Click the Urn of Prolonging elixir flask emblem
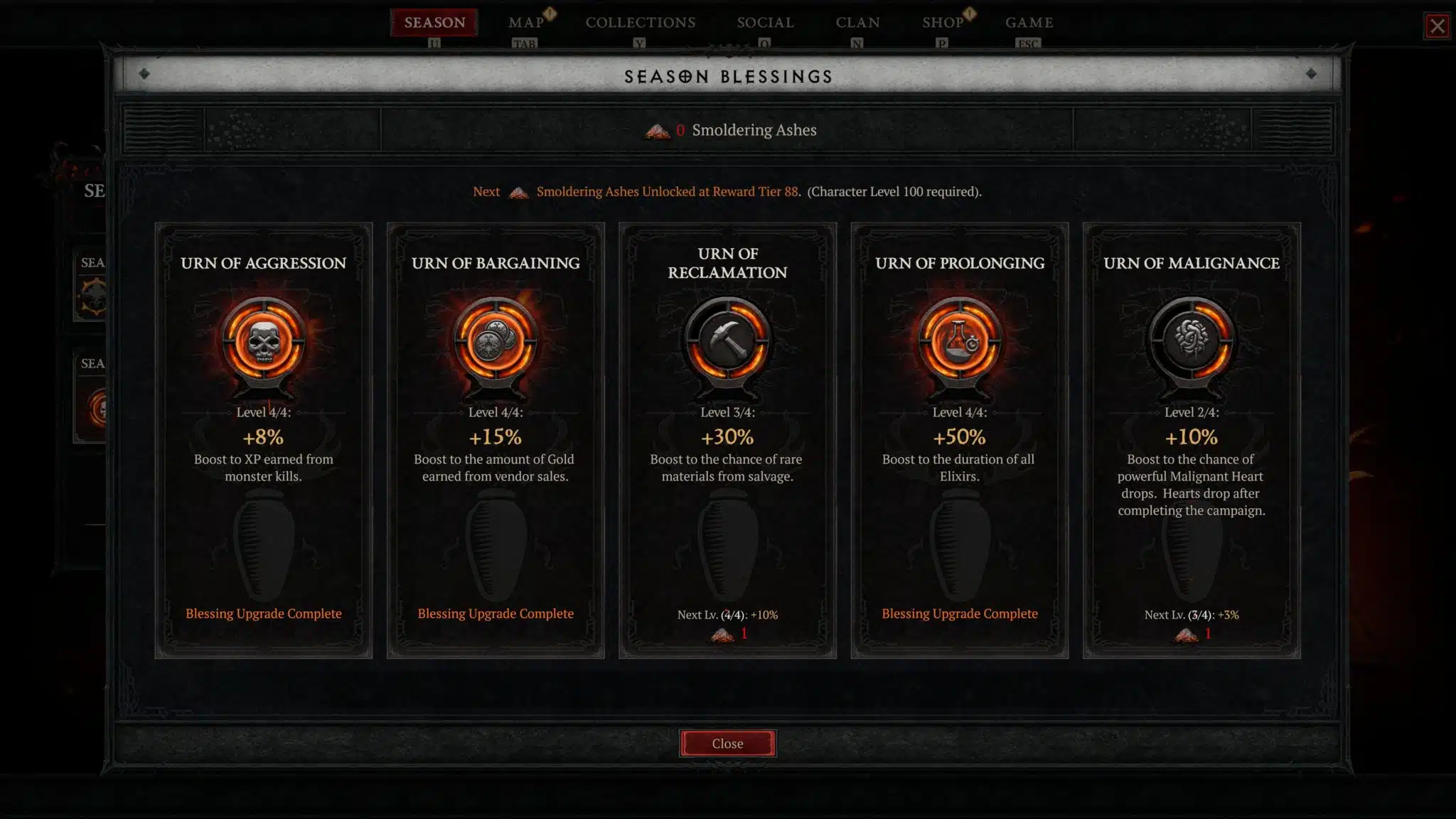1456x819 pixels. tap(960, 341)
